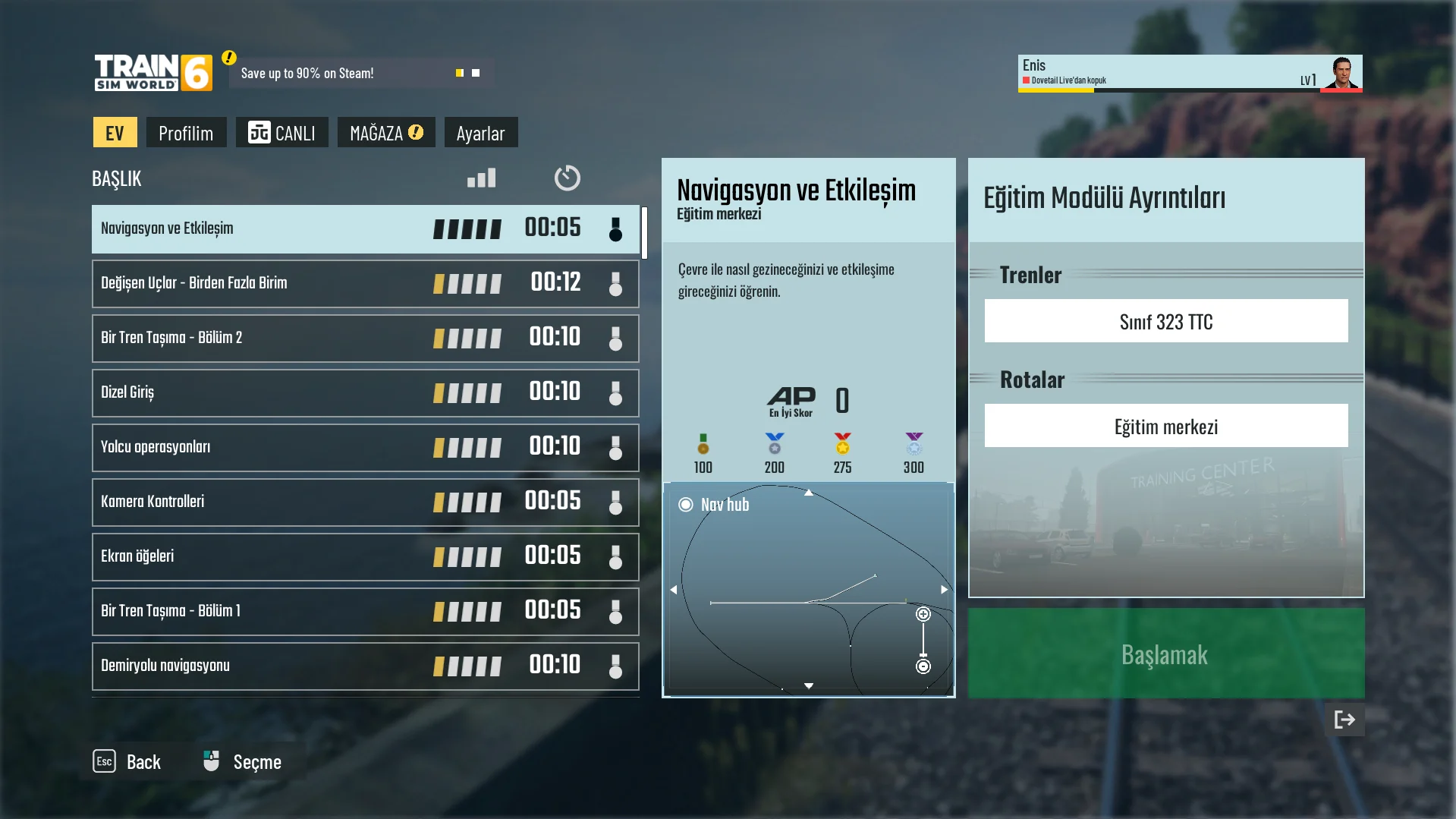
Task: Click the green Başlamak start button
Action: tap(1165, 654)
